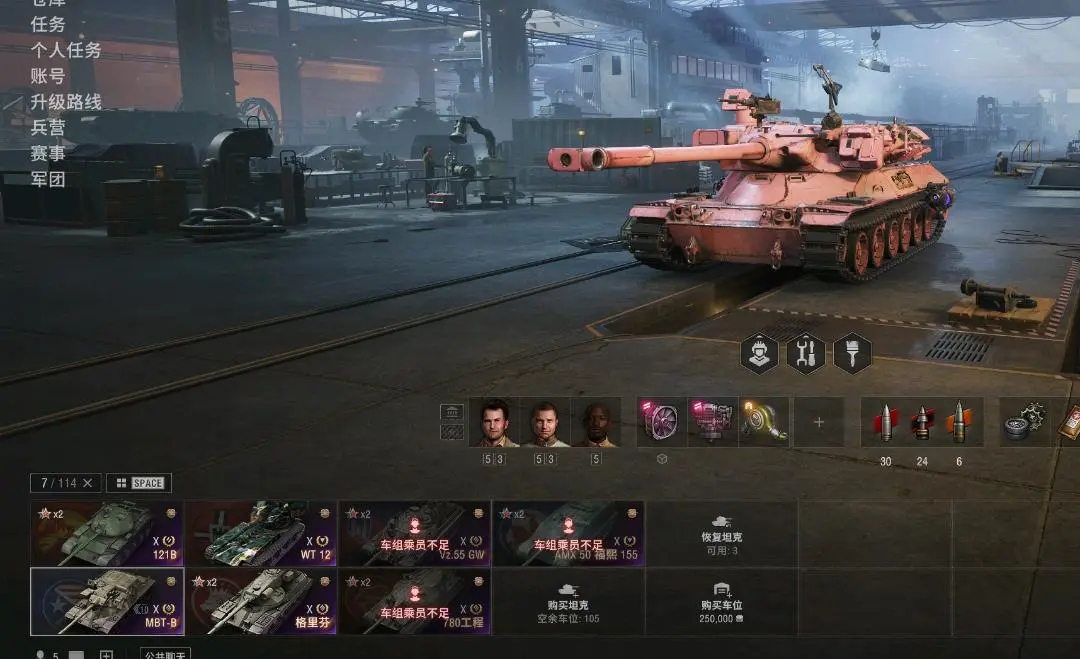This screenshot has height=659, width=1080.
Task: Open the paintbrush customization hexagon icon
Action: [x=852, y=353]
